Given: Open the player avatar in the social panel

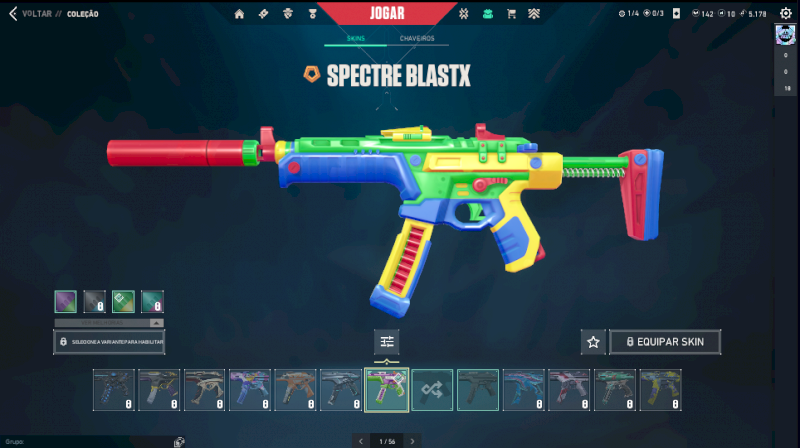Looking at the screenshot, I should tap(785, 37).
